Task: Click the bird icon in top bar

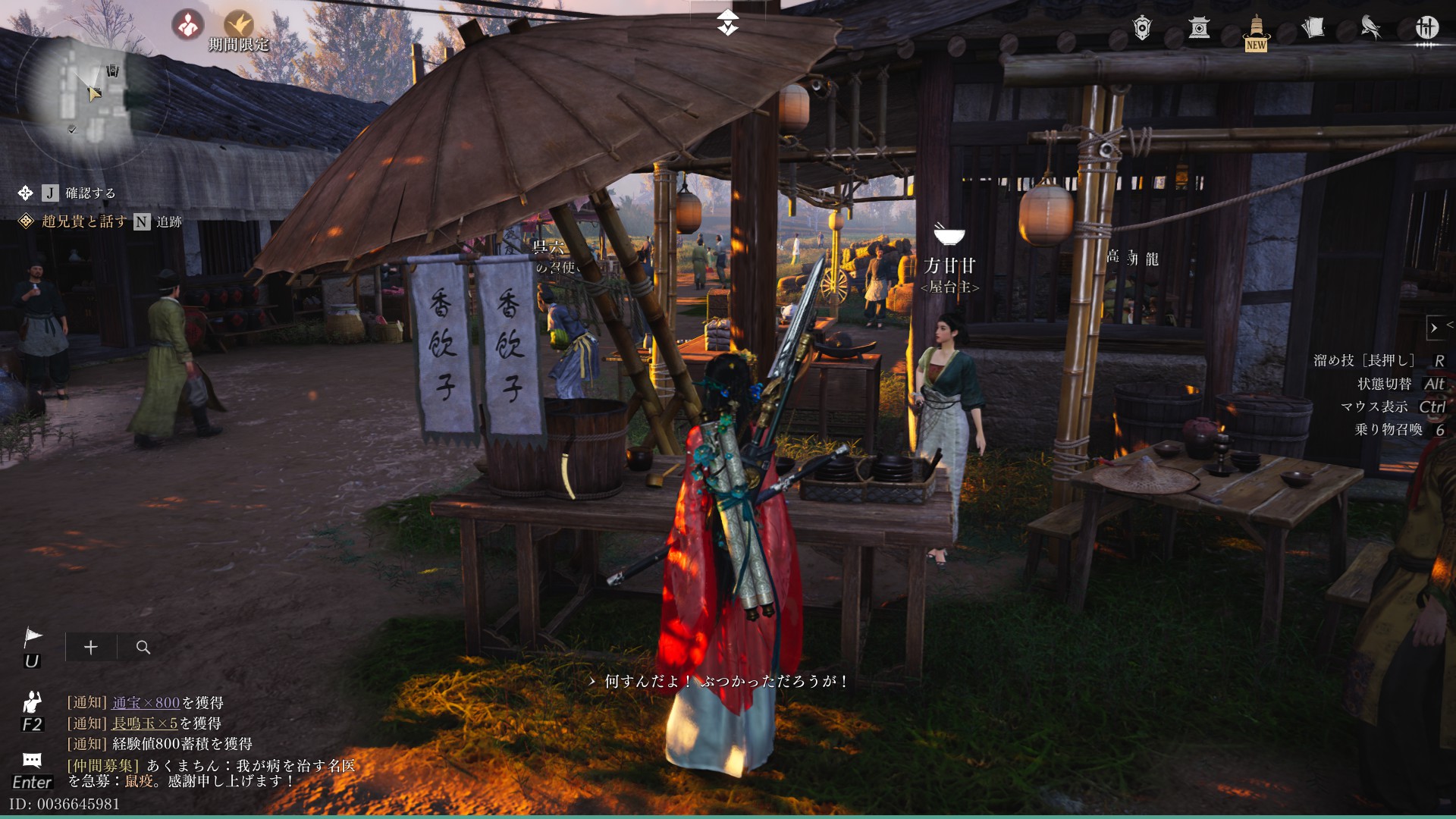Action: 1370,28
